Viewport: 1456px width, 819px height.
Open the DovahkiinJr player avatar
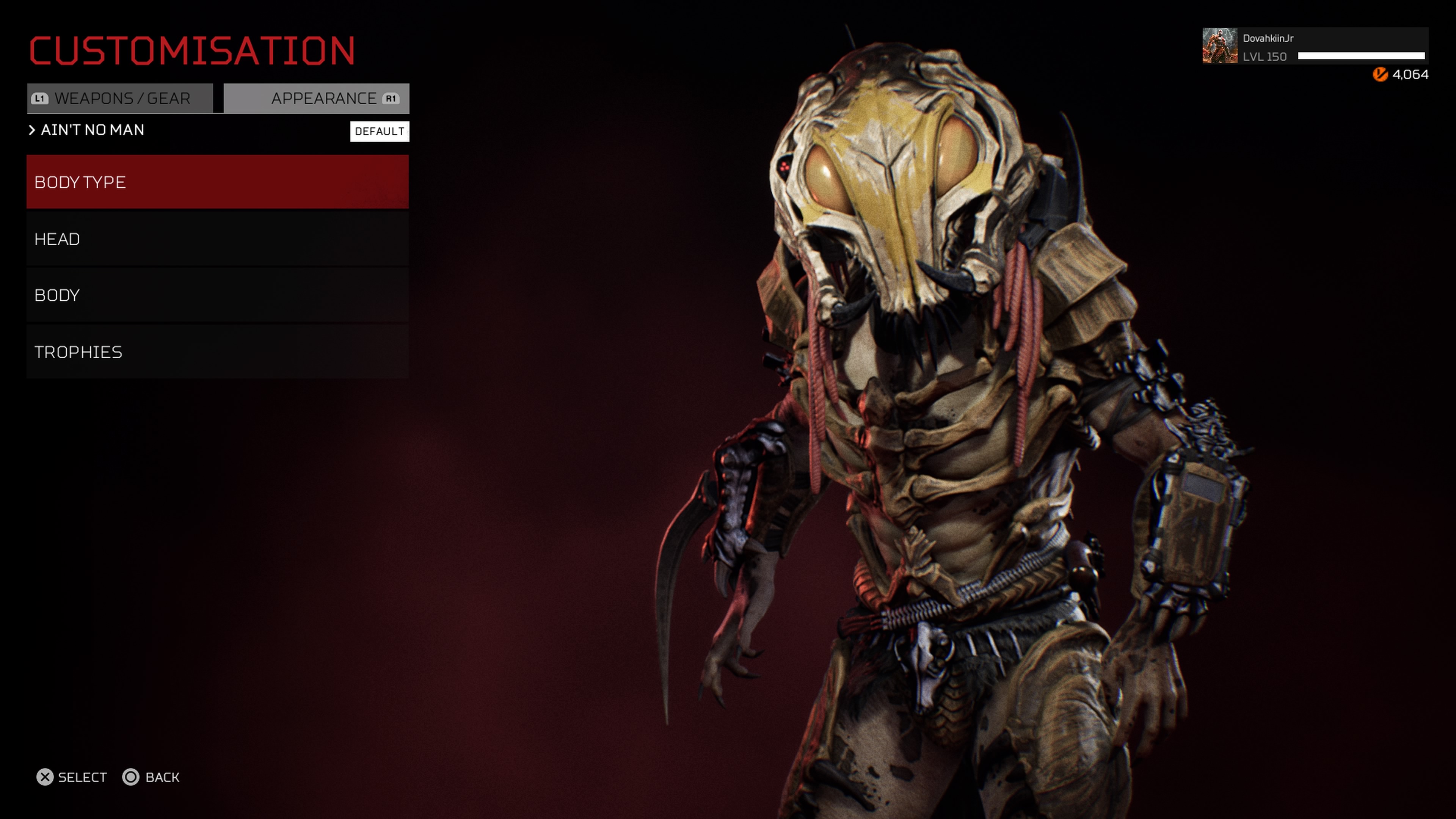[x=1220, y=46]
